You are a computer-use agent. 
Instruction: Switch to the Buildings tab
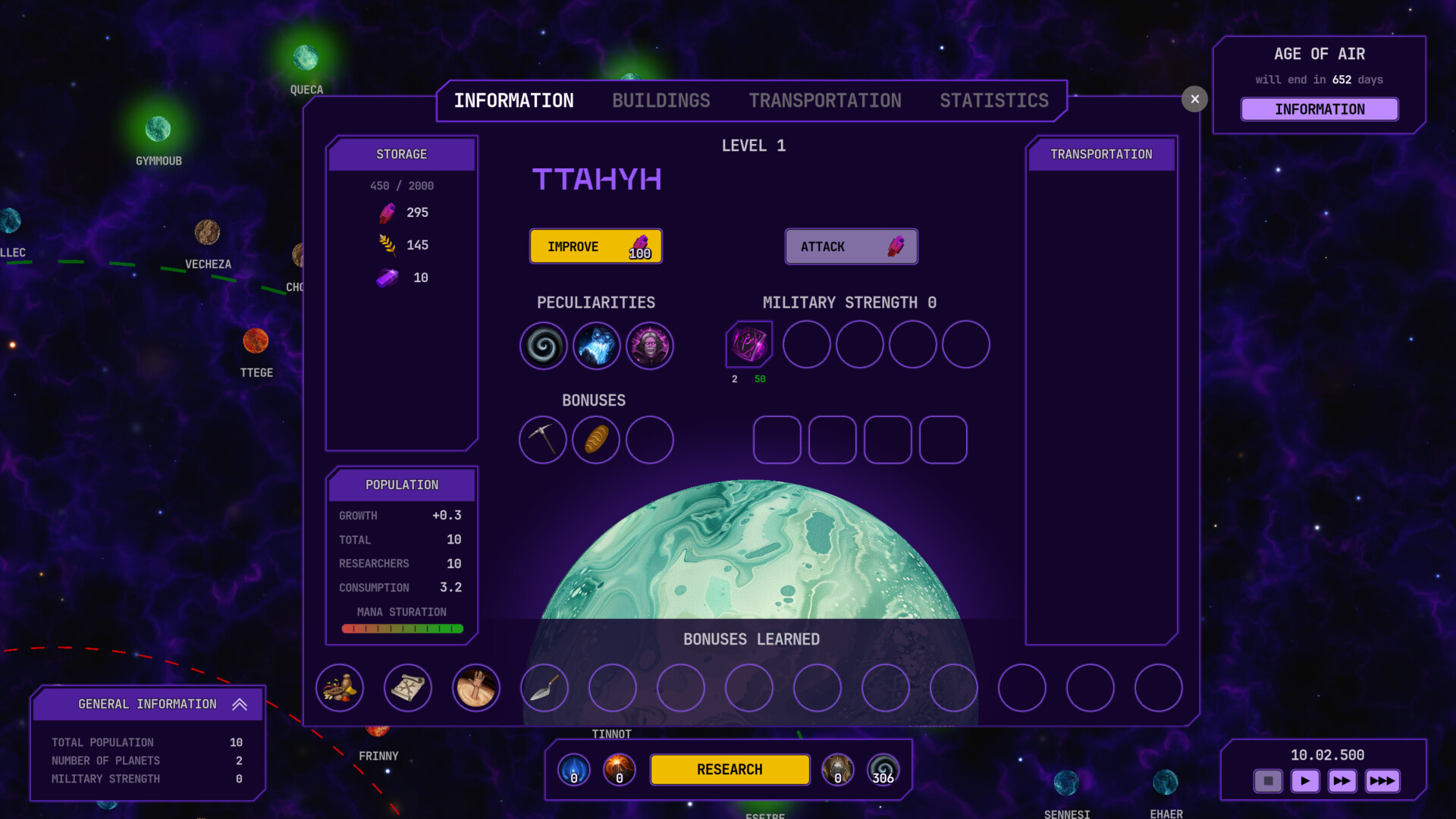[x=661, y=100]
